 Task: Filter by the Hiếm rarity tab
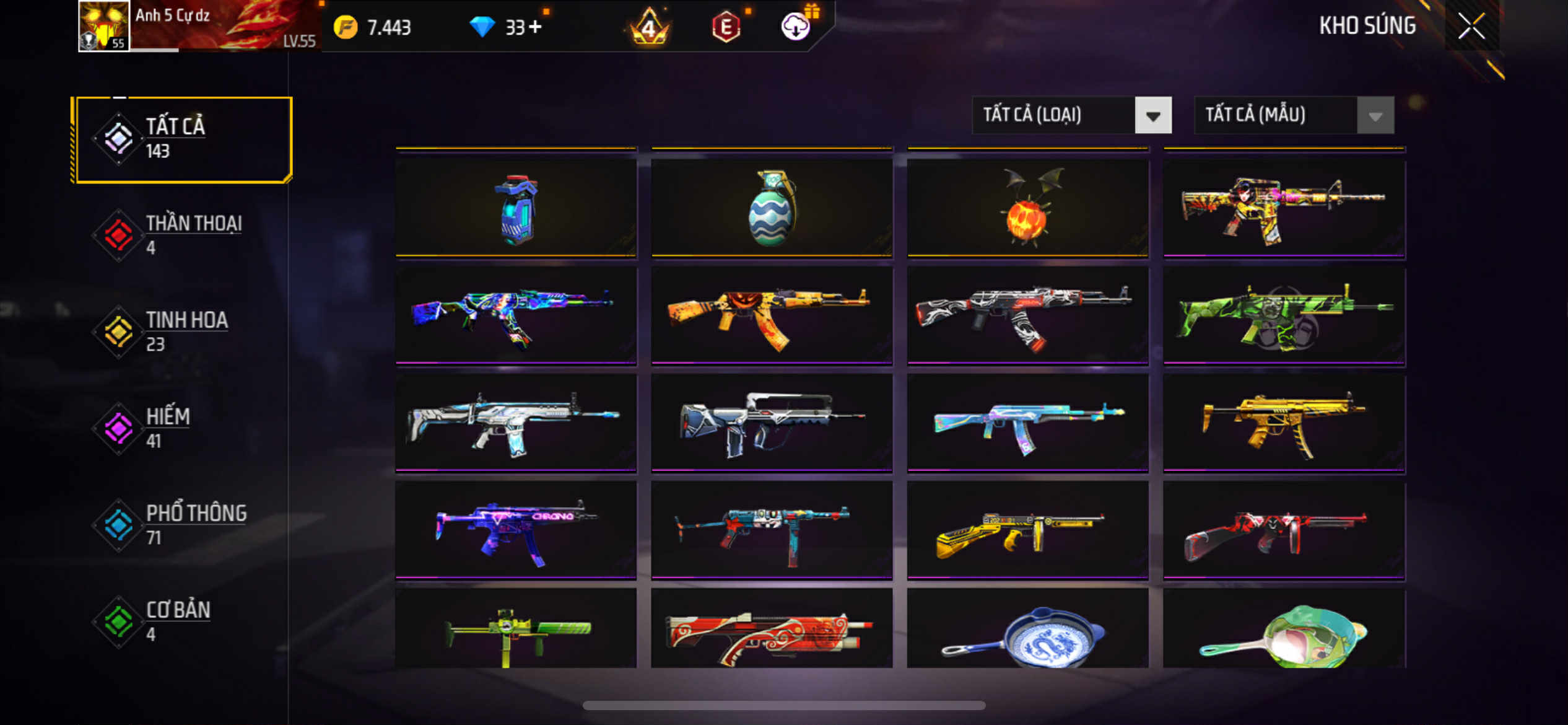coord(182,429)
